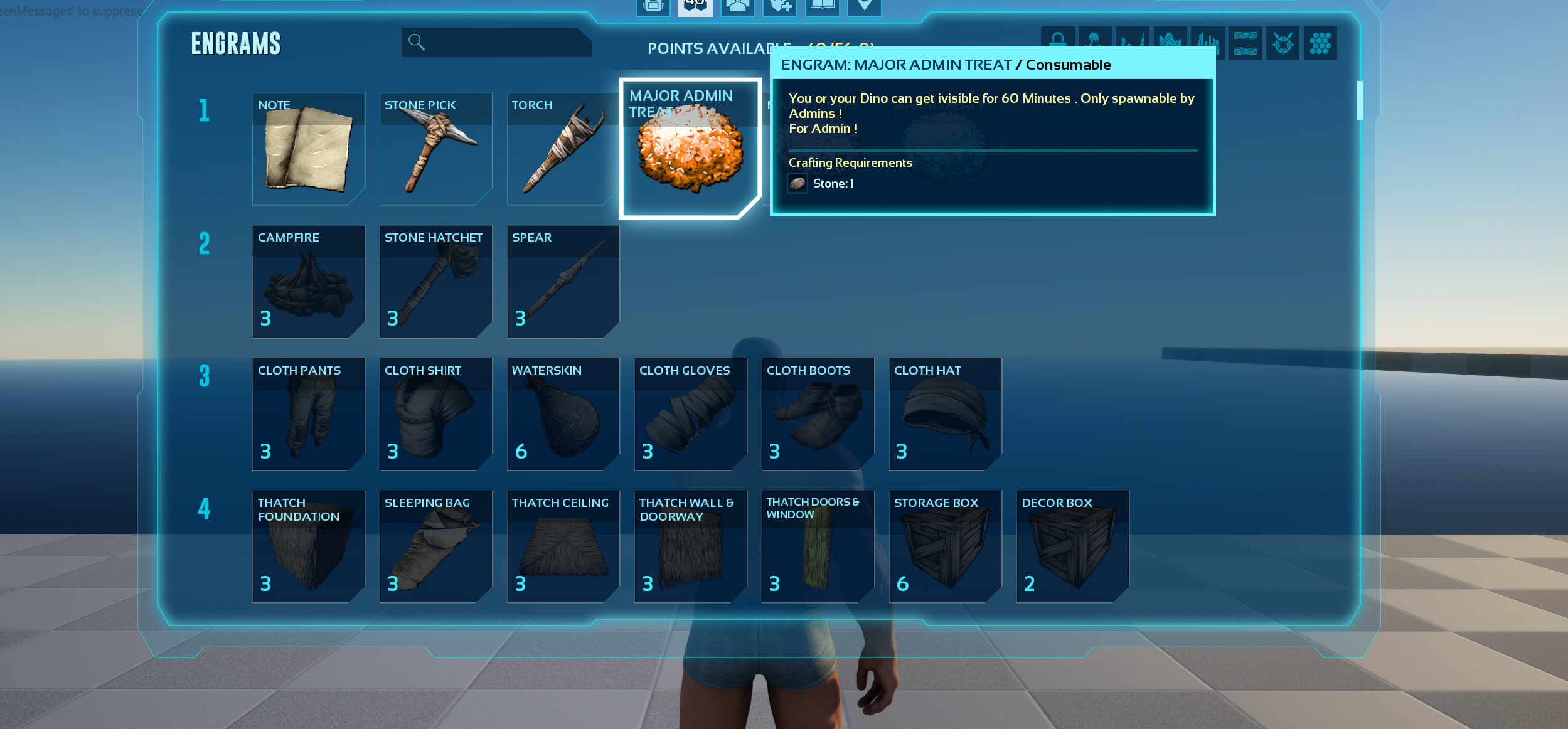Pick the Spear engram

click(562, 281)
